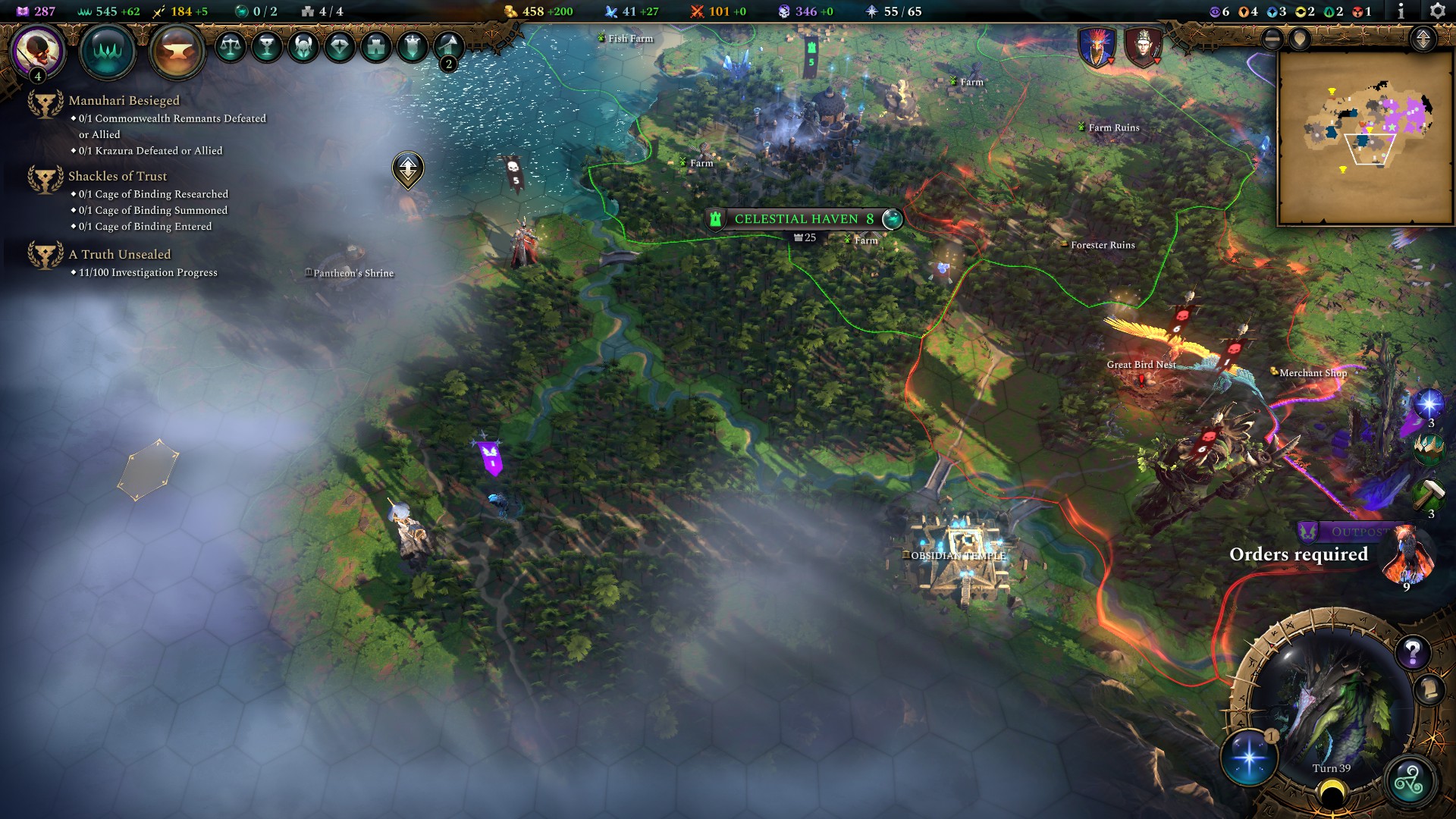Toggle the ping marker button above the minimap
The height and width of the screenshot is (819, 1456).
pos(1301,39)
